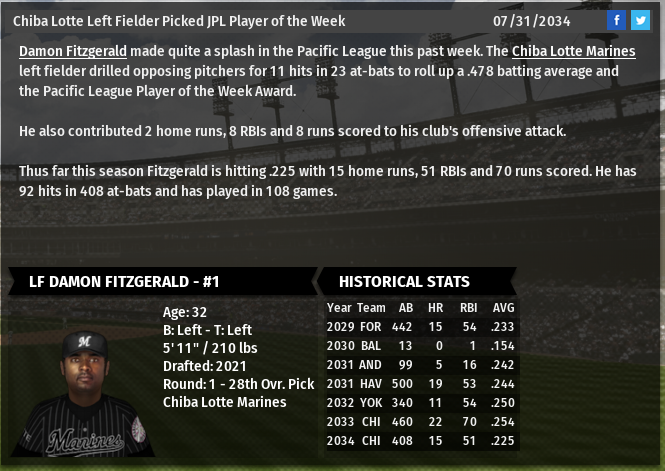Open the Chiba Lotte Marines team link
This screenshot has height=471, width=665.
573,51
